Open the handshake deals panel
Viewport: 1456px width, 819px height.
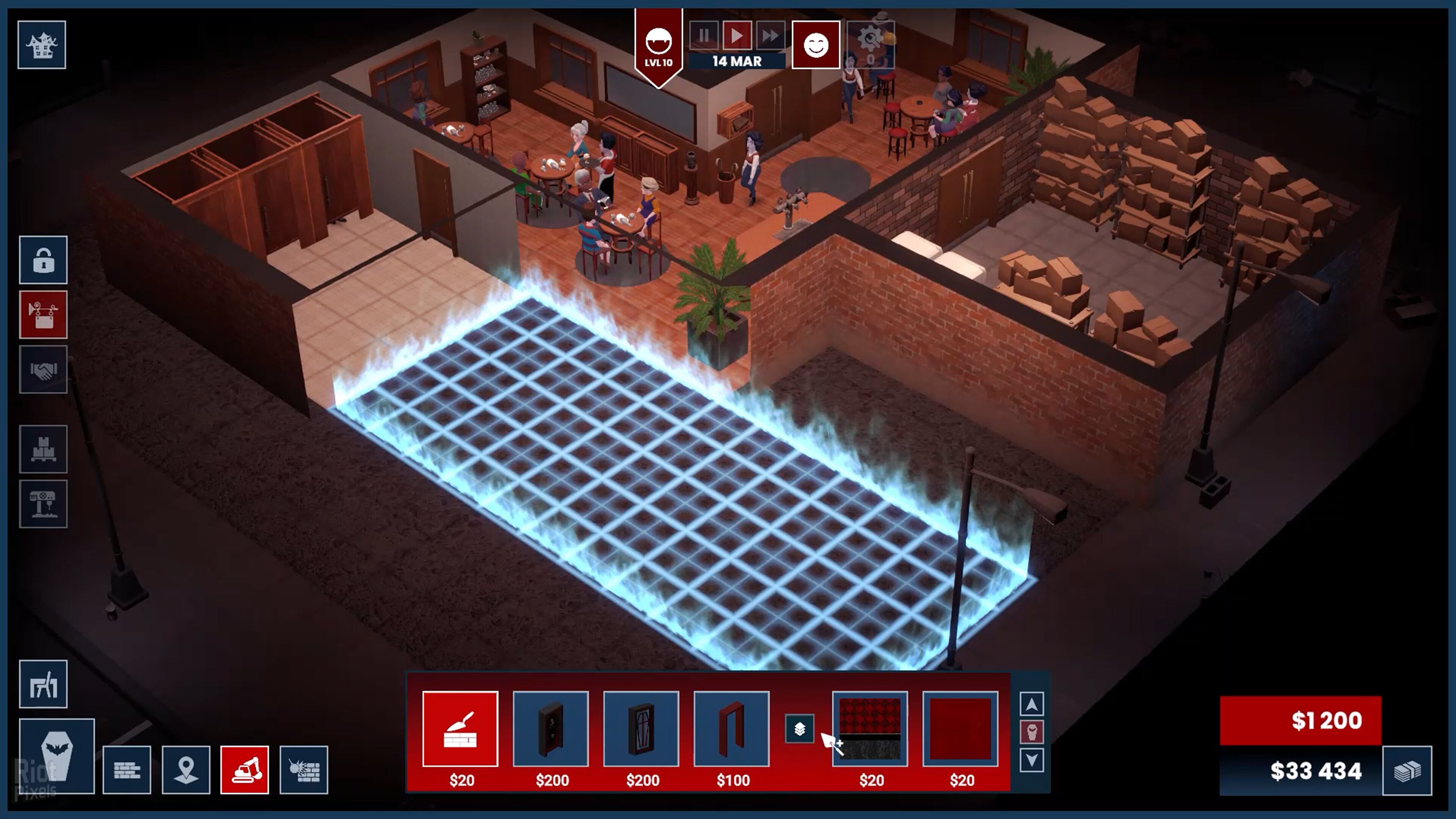click(x=44, y=370)
